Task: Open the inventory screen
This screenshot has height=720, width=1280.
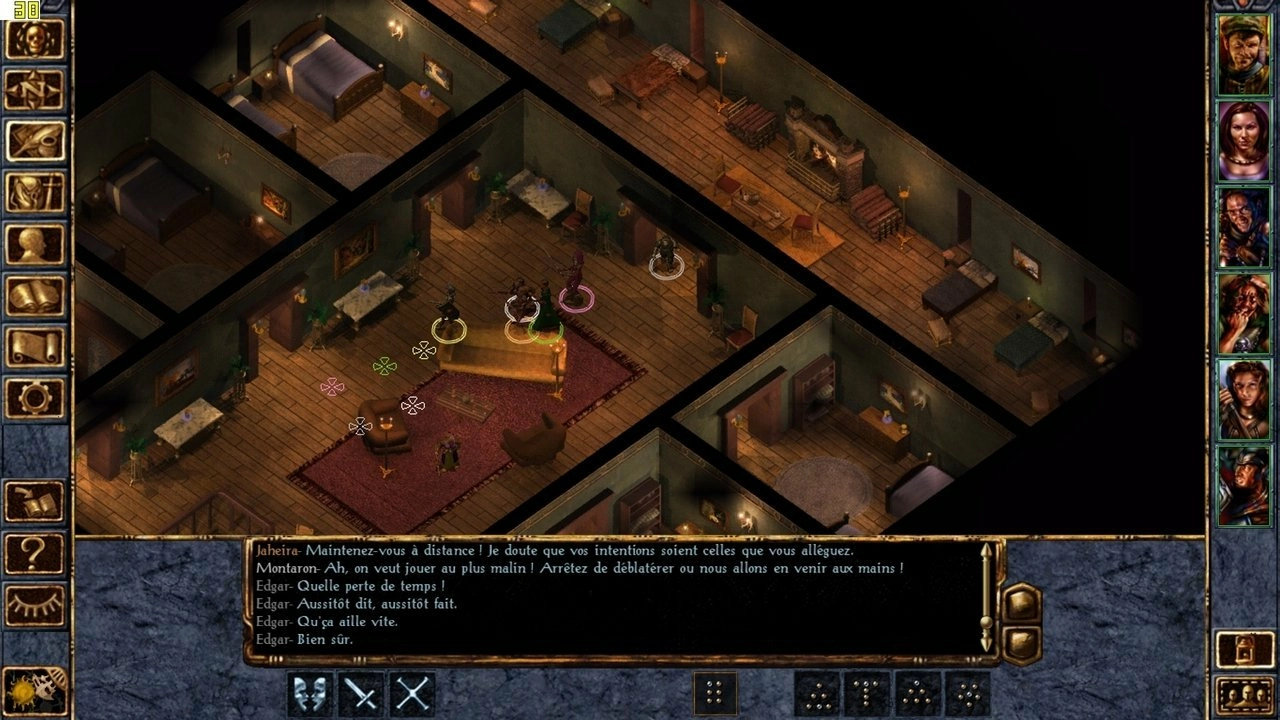Action: click(x=35, y=192)
